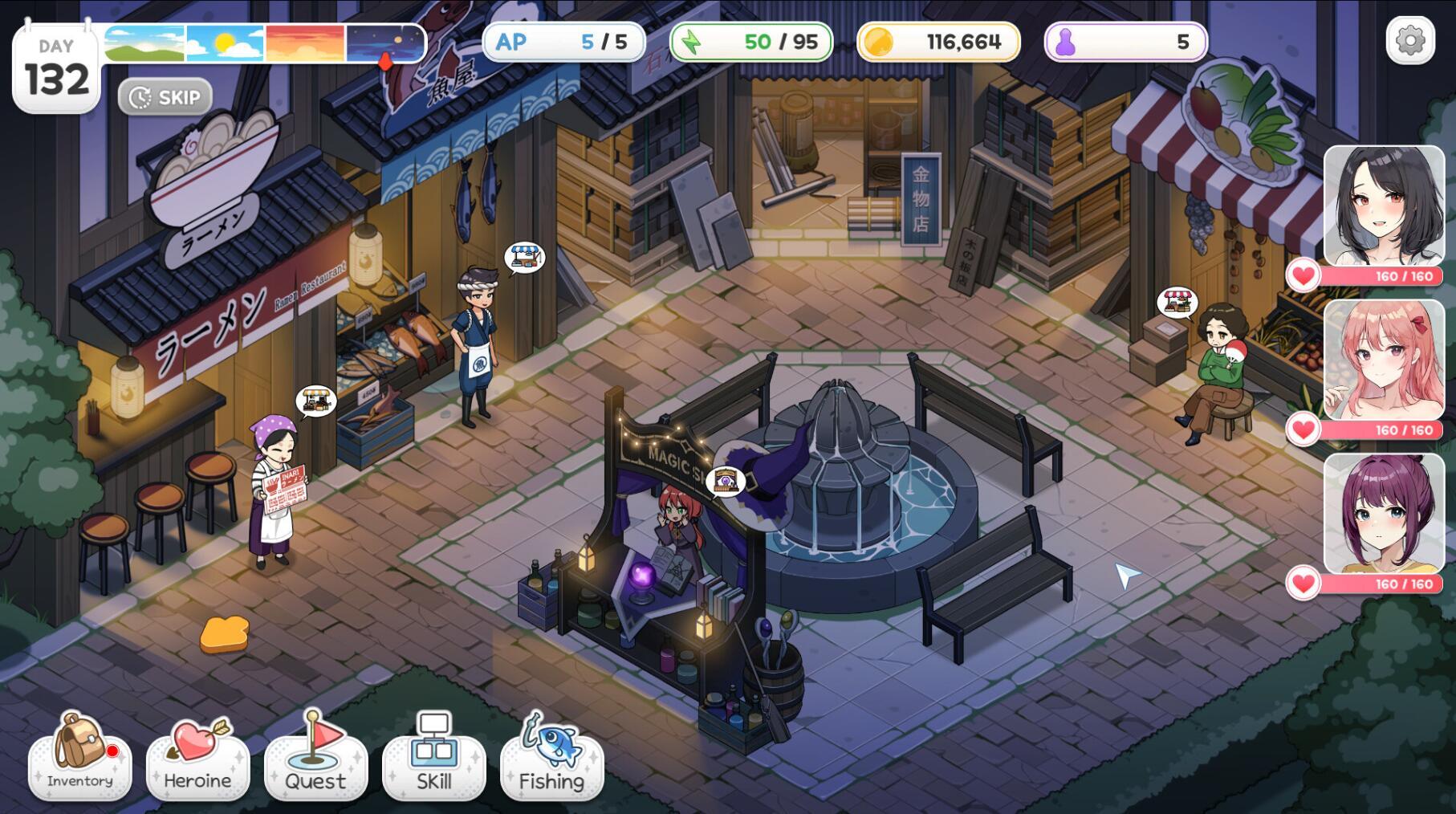Skip the current time of day
This screenshot has height=814, width=1456.
click(x=165, y=97)
